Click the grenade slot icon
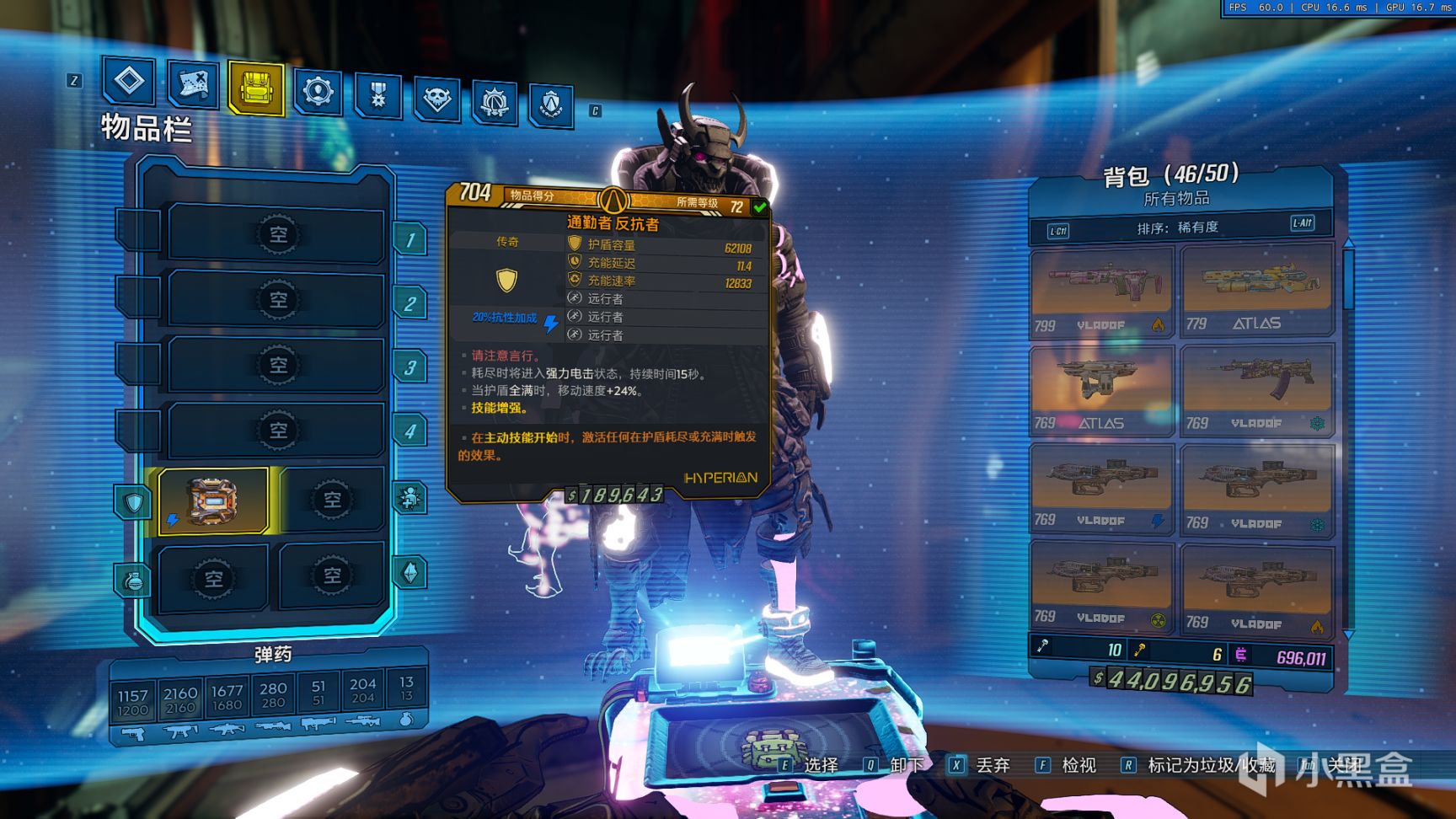Viewport: 1456px width, 819px height. (133, 580)
